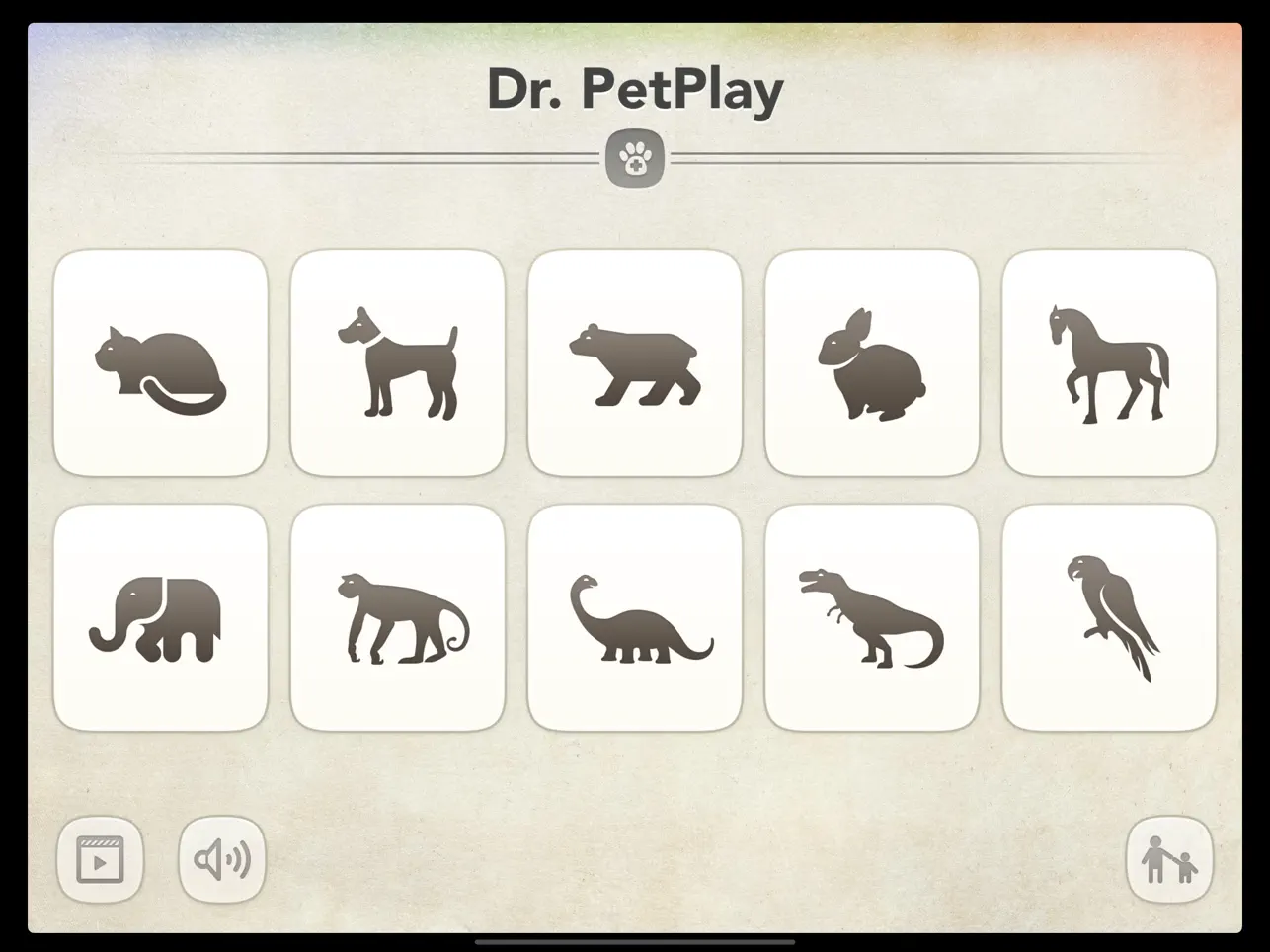Pick the rabbit with long ears
The image size is (1270, 952).
[x=871, y=360]
